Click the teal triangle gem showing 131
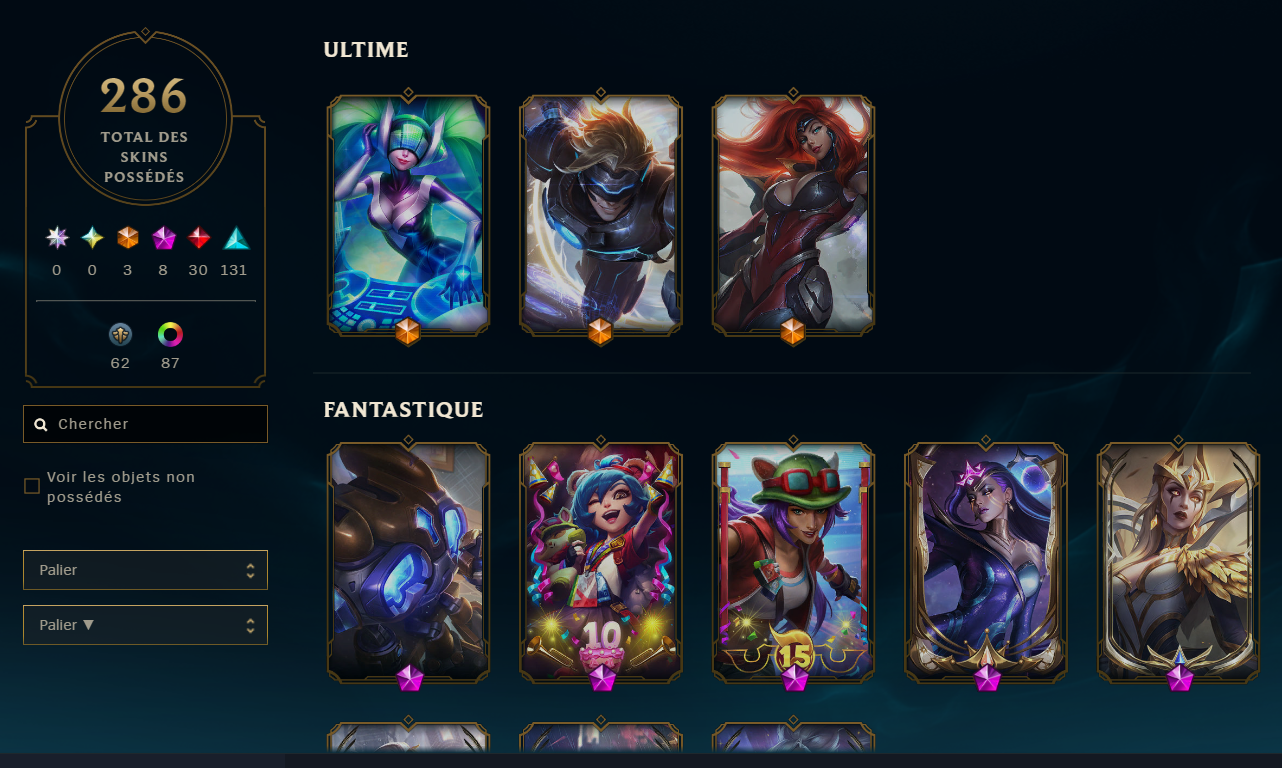 (x=233, y=238)
